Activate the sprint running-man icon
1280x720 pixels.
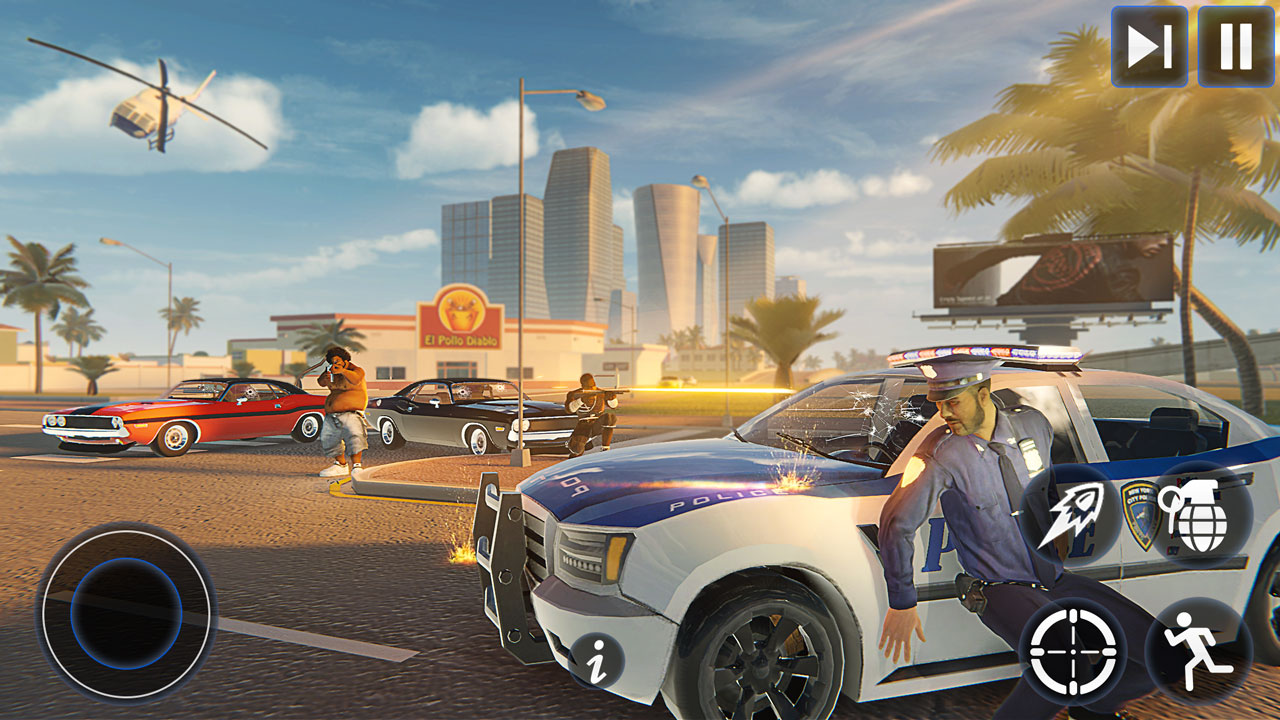[x=1196, y=651]
